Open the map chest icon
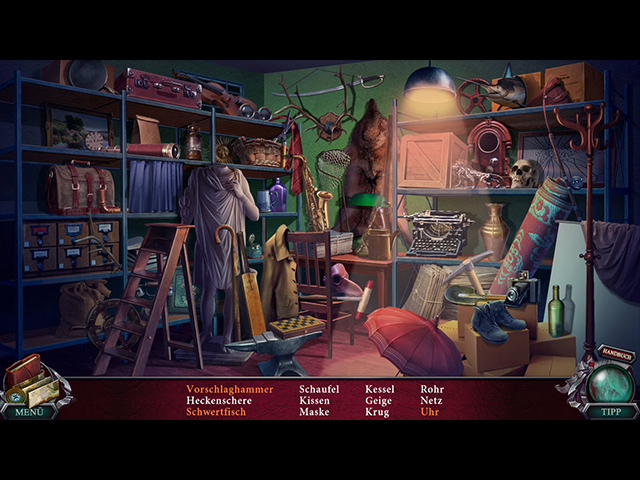The image size is (640, 480). tap(30, 381)
